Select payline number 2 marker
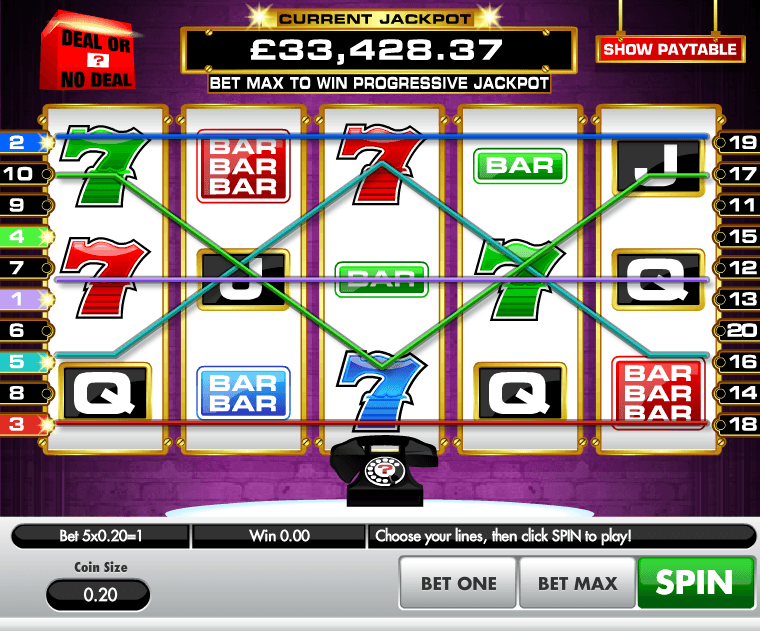The height and width of the screenshot is (631, 760). pos(18,143)
